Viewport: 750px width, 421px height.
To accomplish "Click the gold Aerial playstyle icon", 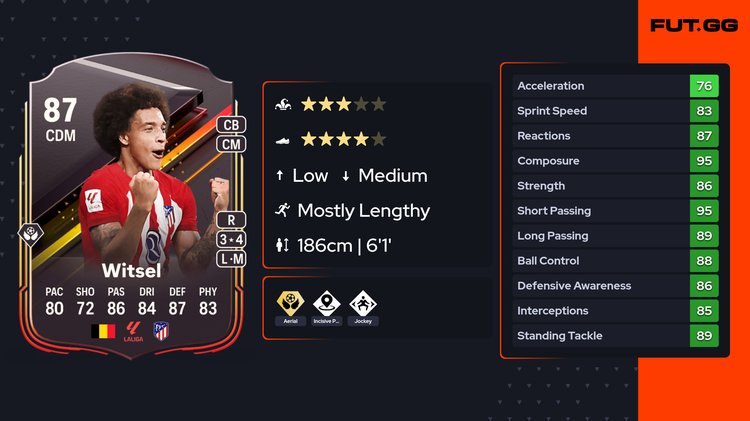I will [x=288, y=305].
